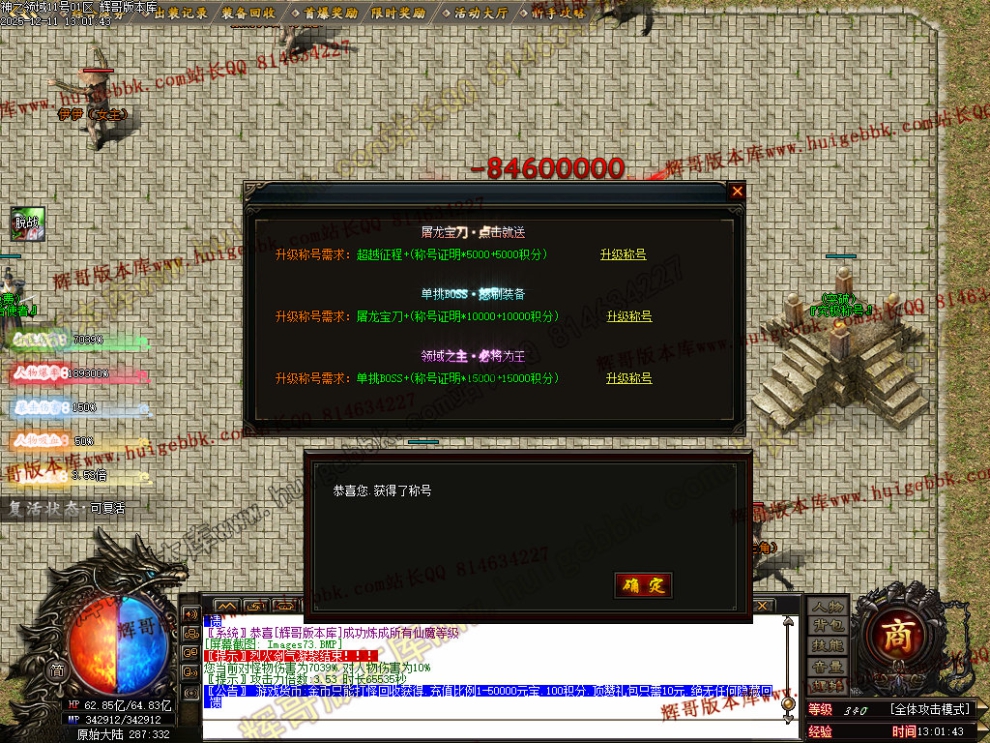Click the 脱战 leave-combat icon

click(28, 223)
